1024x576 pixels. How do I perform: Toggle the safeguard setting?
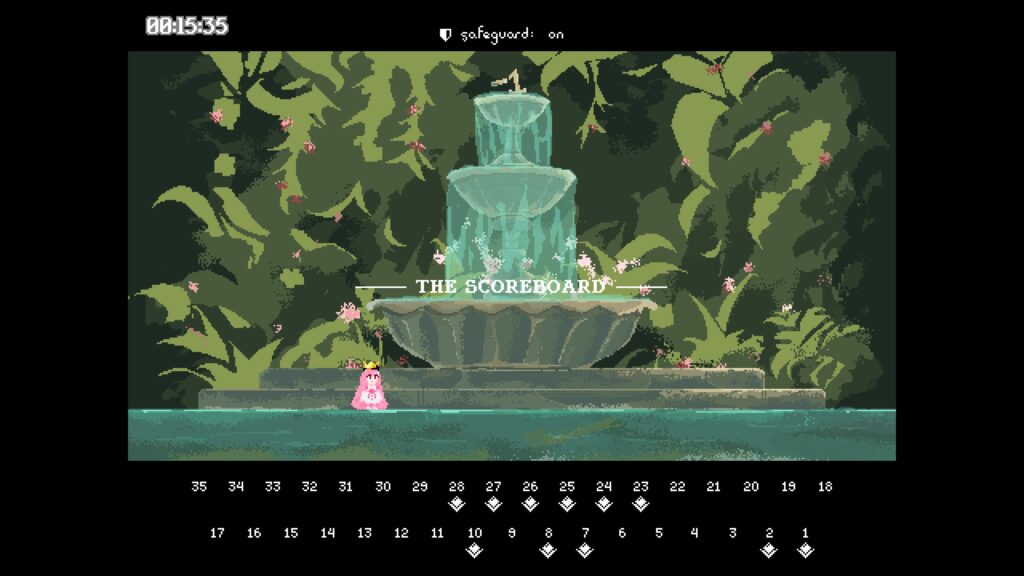(x=502, y=34)
